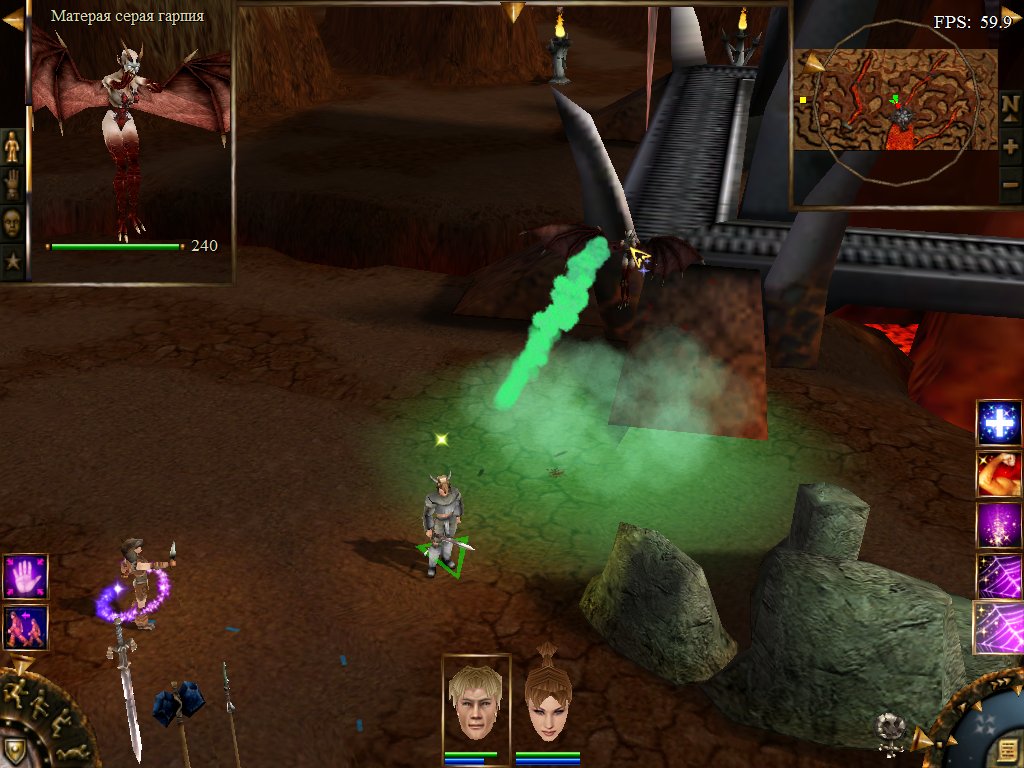Activate the purple open hand command

pos(25,577)
